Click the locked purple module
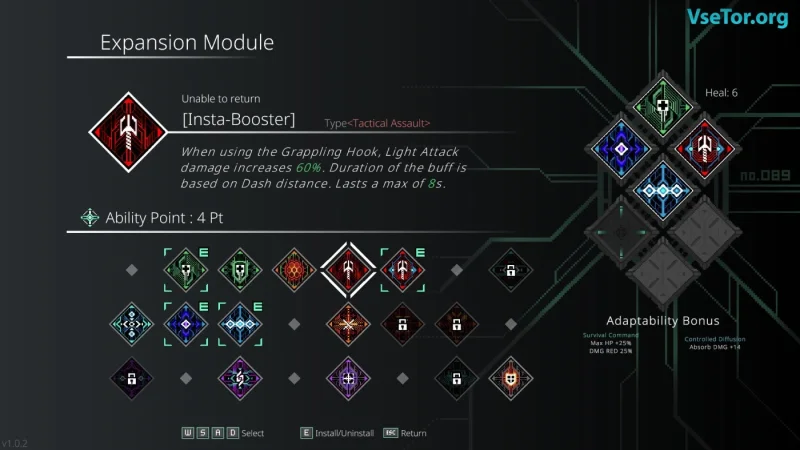 click(x=131, y=377)
